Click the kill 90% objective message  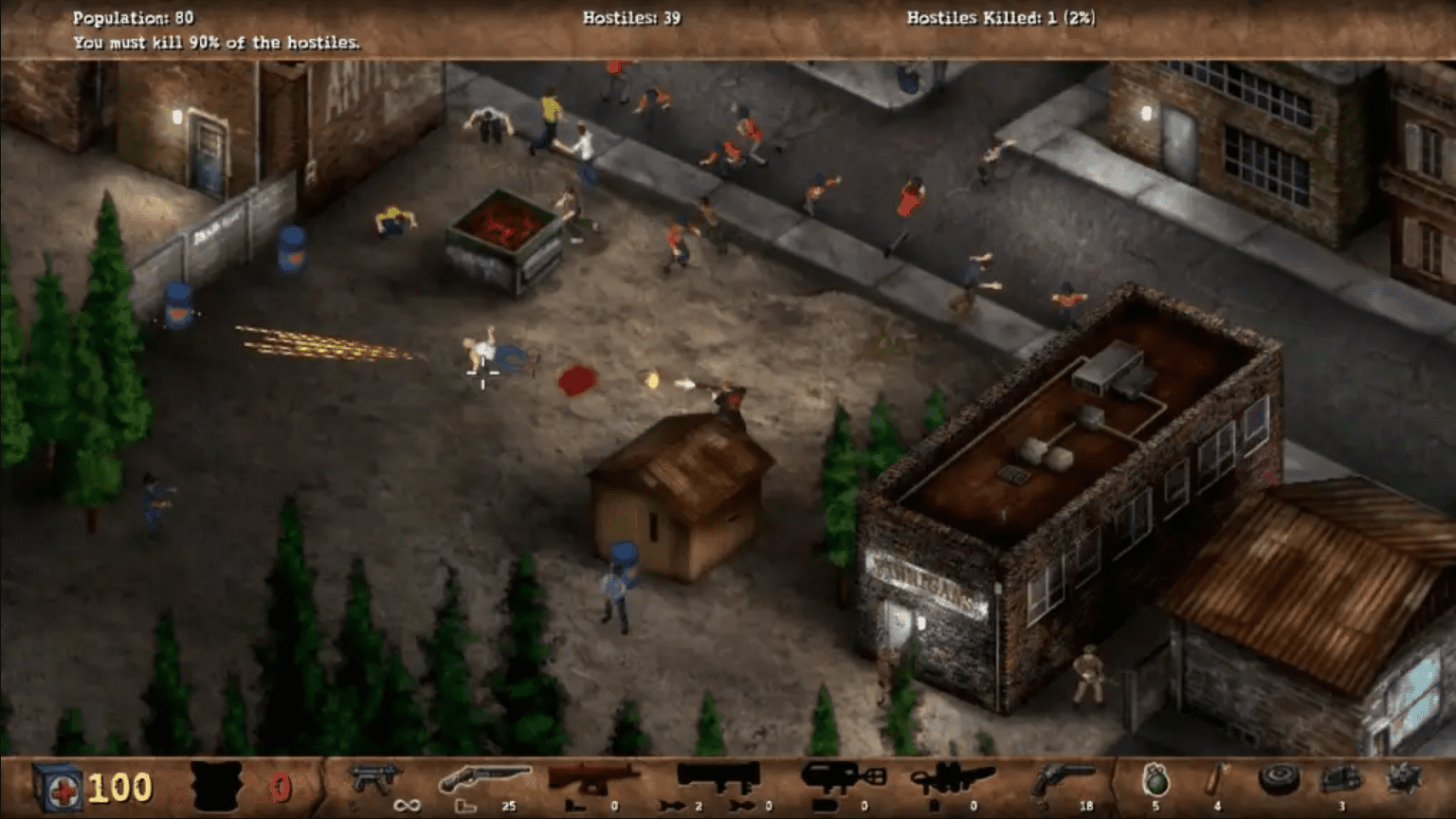pyautogui.click(x=216, y=42)
